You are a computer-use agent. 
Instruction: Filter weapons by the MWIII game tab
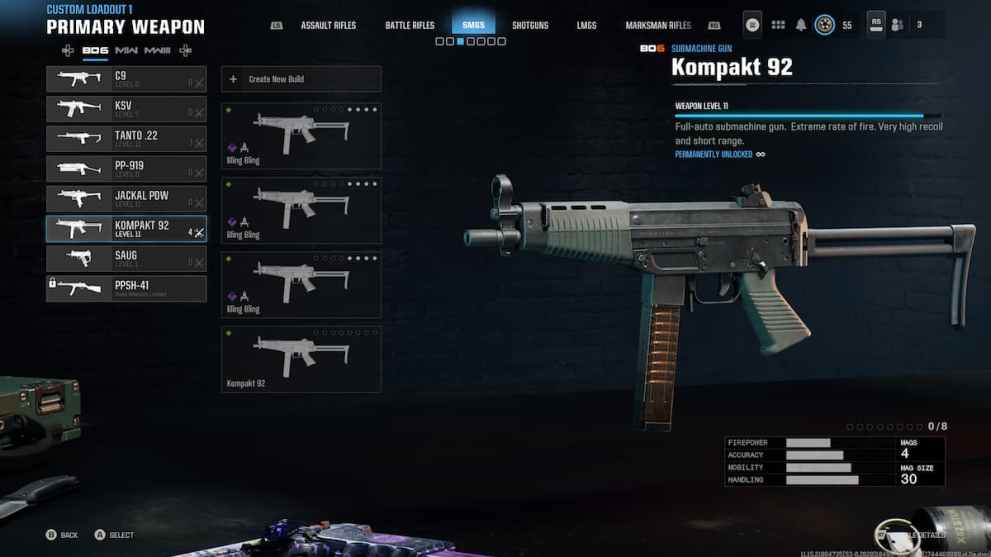pyautogui.click(x=158, y=50)
